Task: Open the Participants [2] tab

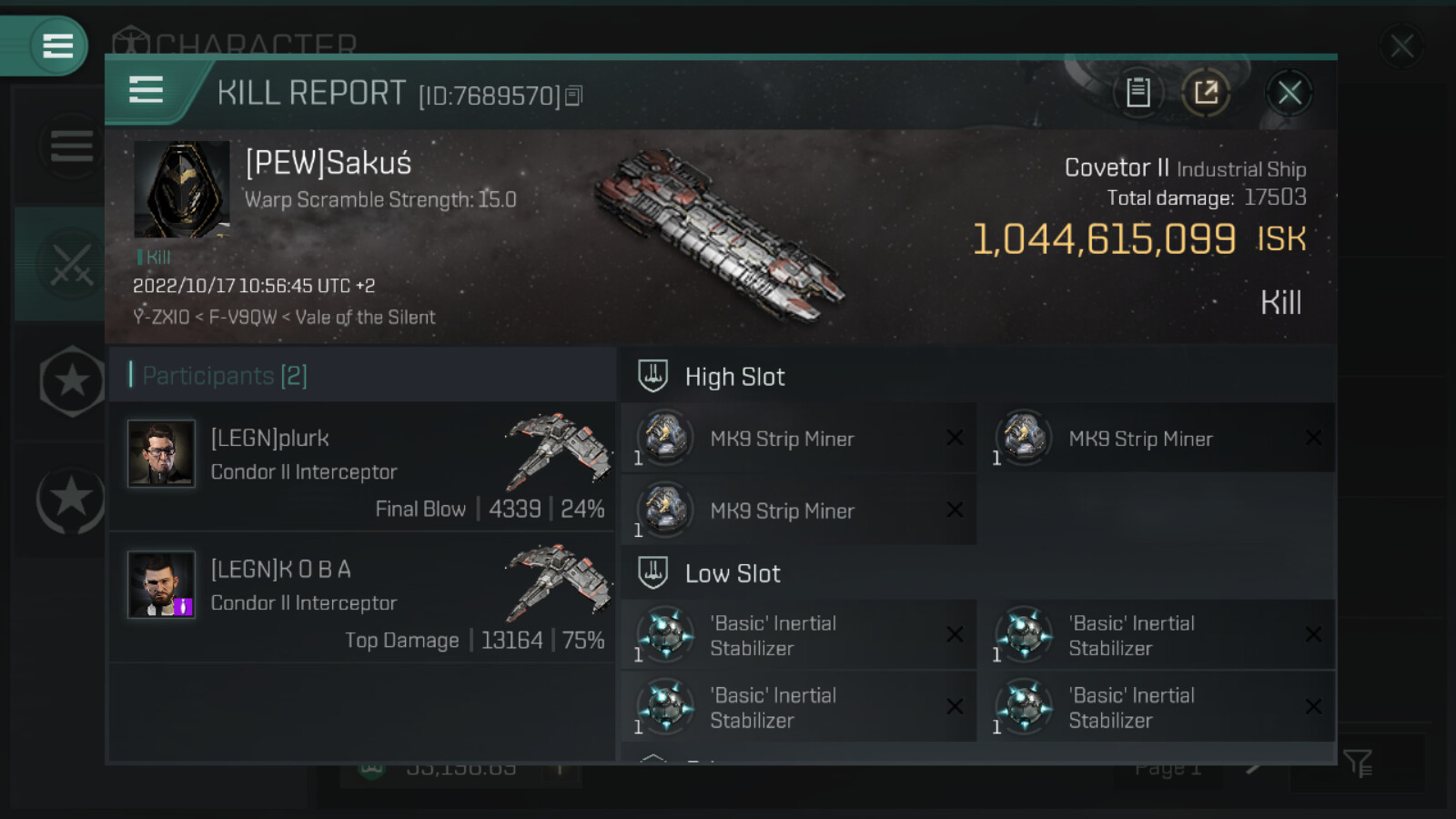Action: click(x=226, y=376)
